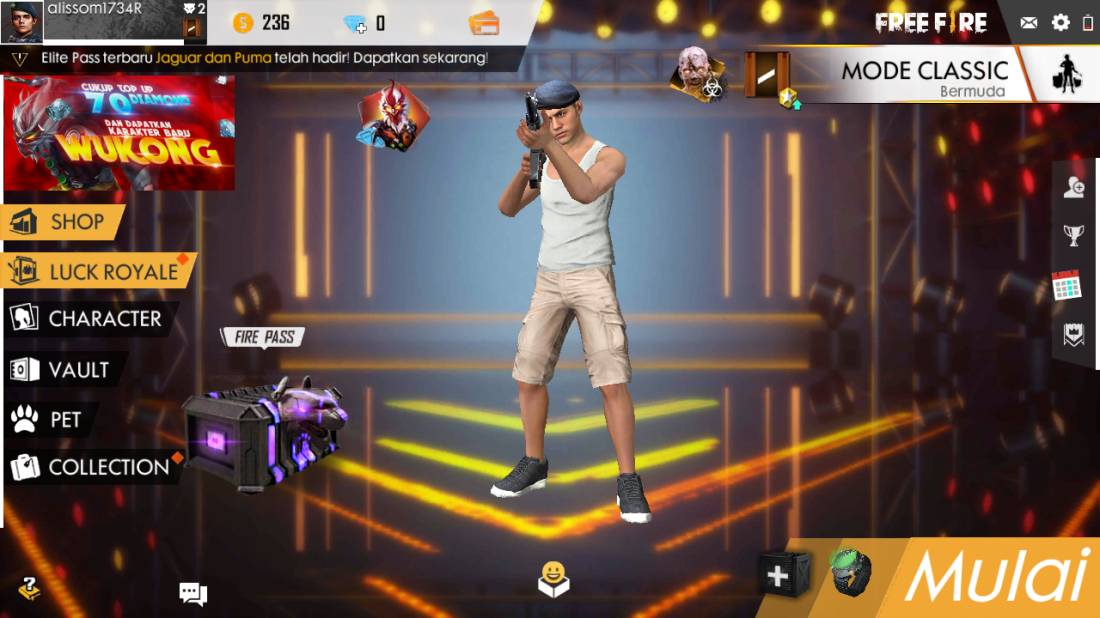Viewport: 1100px width, 618px height.
Task: Open the PET menu
Action: [x=48, y=419]
